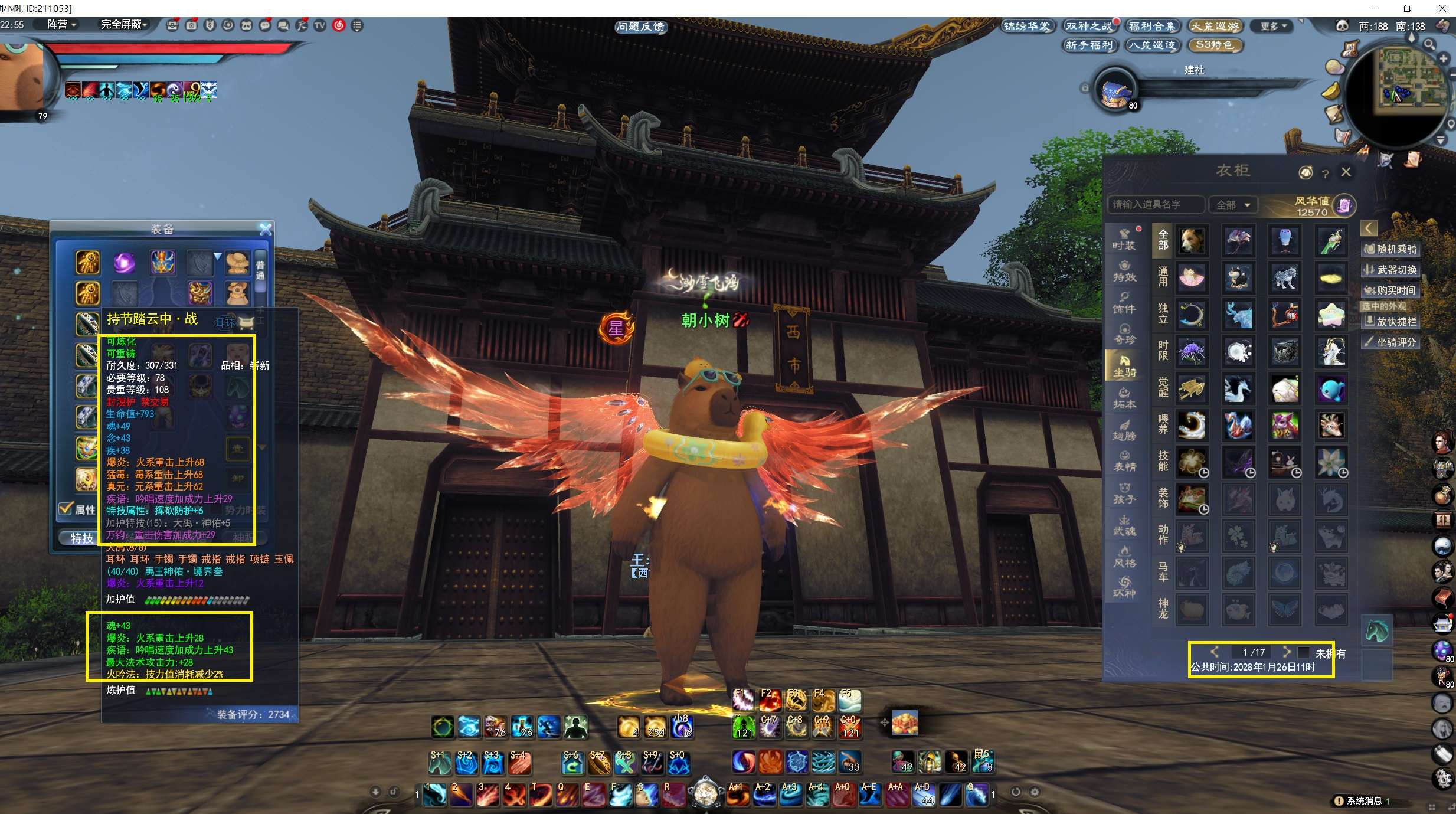Toggle the 未拥有 not-owned checkbox

1304,652
